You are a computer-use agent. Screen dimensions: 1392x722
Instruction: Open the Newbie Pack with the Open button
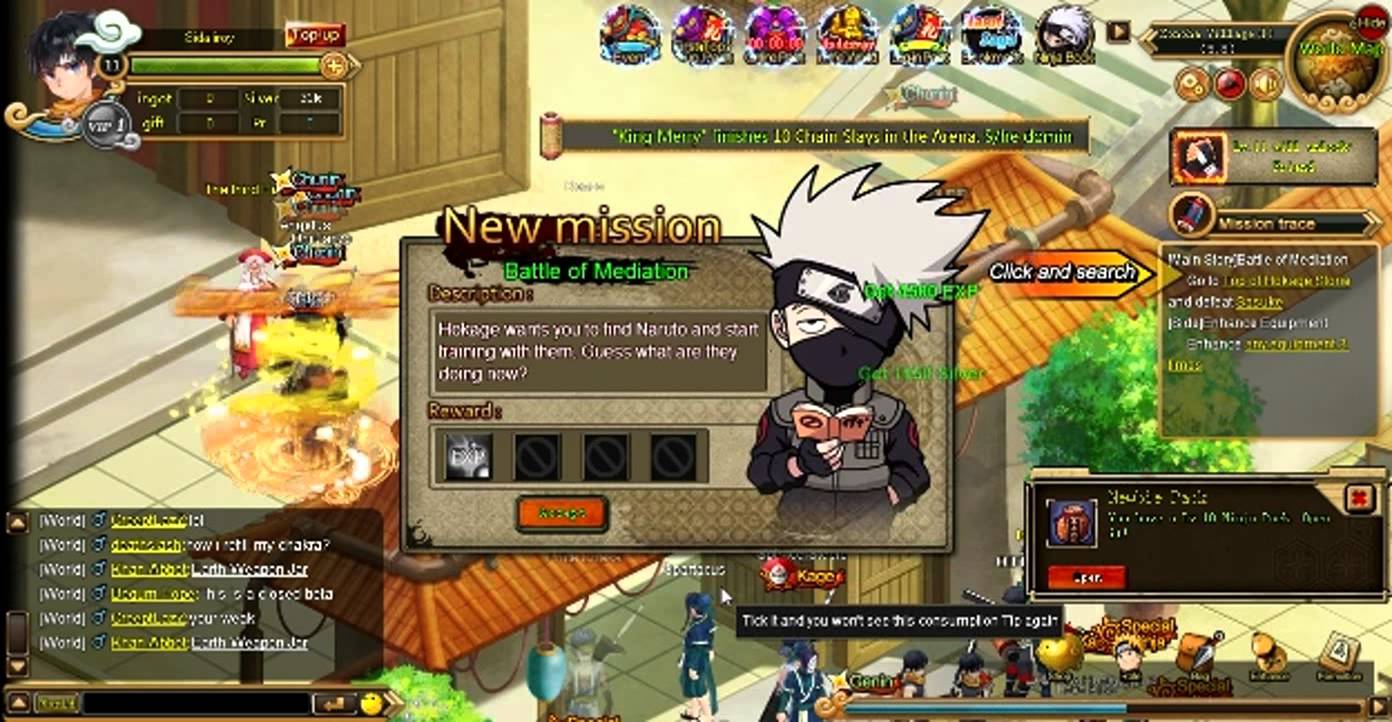(1086, 577)
